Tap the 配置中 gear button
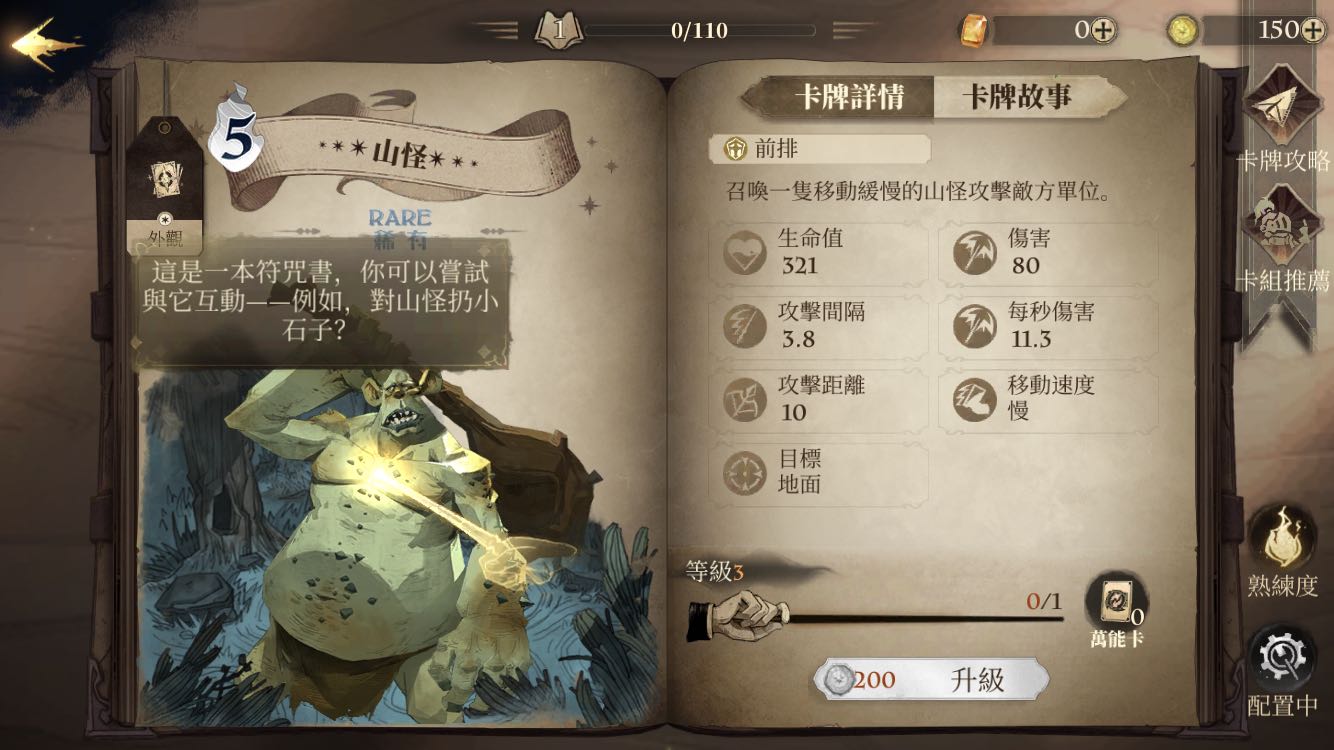 [x=1283, y=670]
